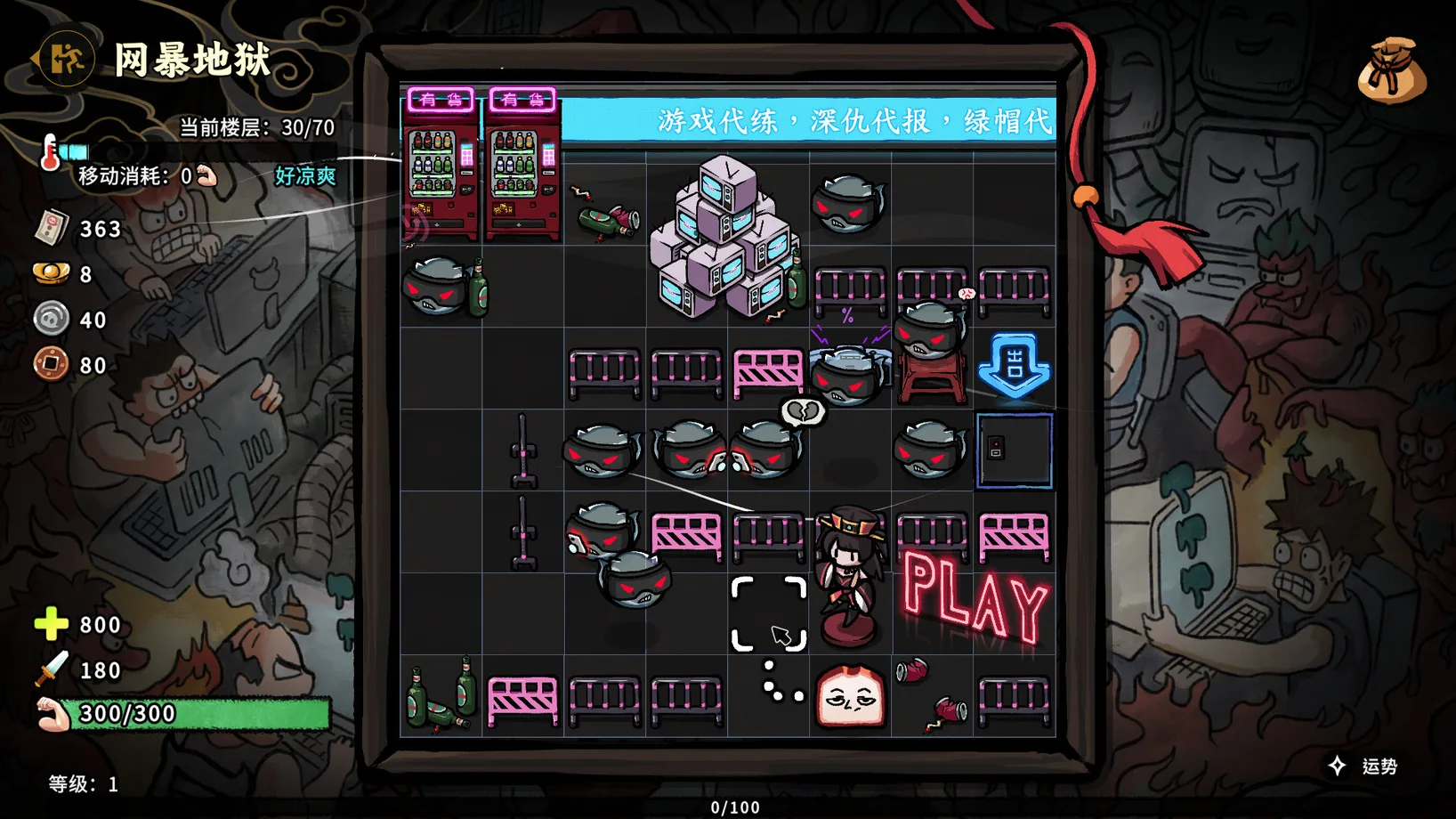Choose the toast face tile
The width and height of the screenshot is (1456, 819).
pyautogui.click(x=851, y=697)
